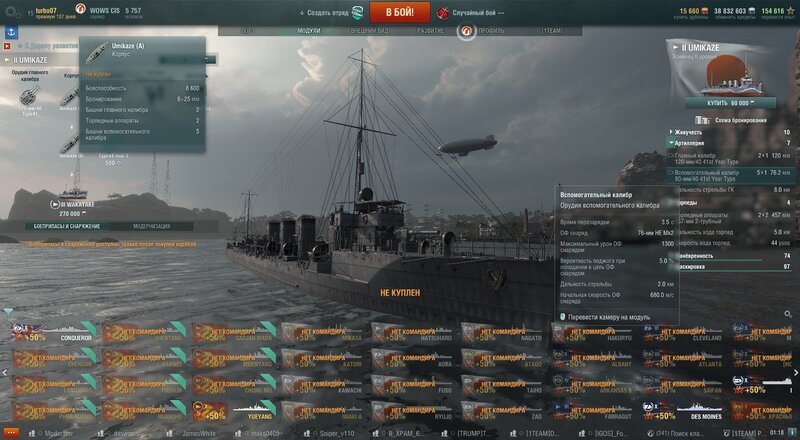Click Перевести камеру на модуль camera option

click(609, 317)
